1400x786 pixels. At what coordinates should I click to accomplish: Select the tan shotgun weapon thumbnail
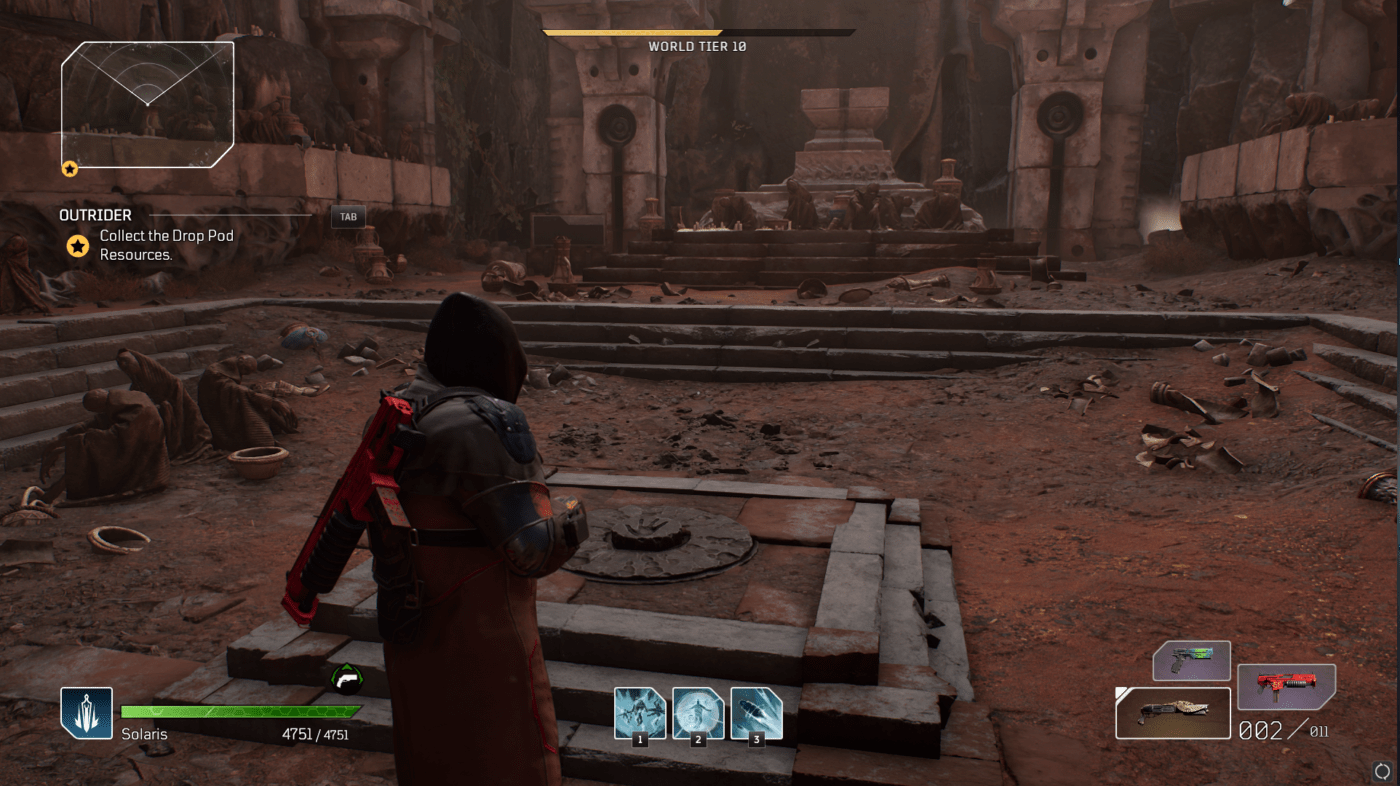tap(1173, 712)
